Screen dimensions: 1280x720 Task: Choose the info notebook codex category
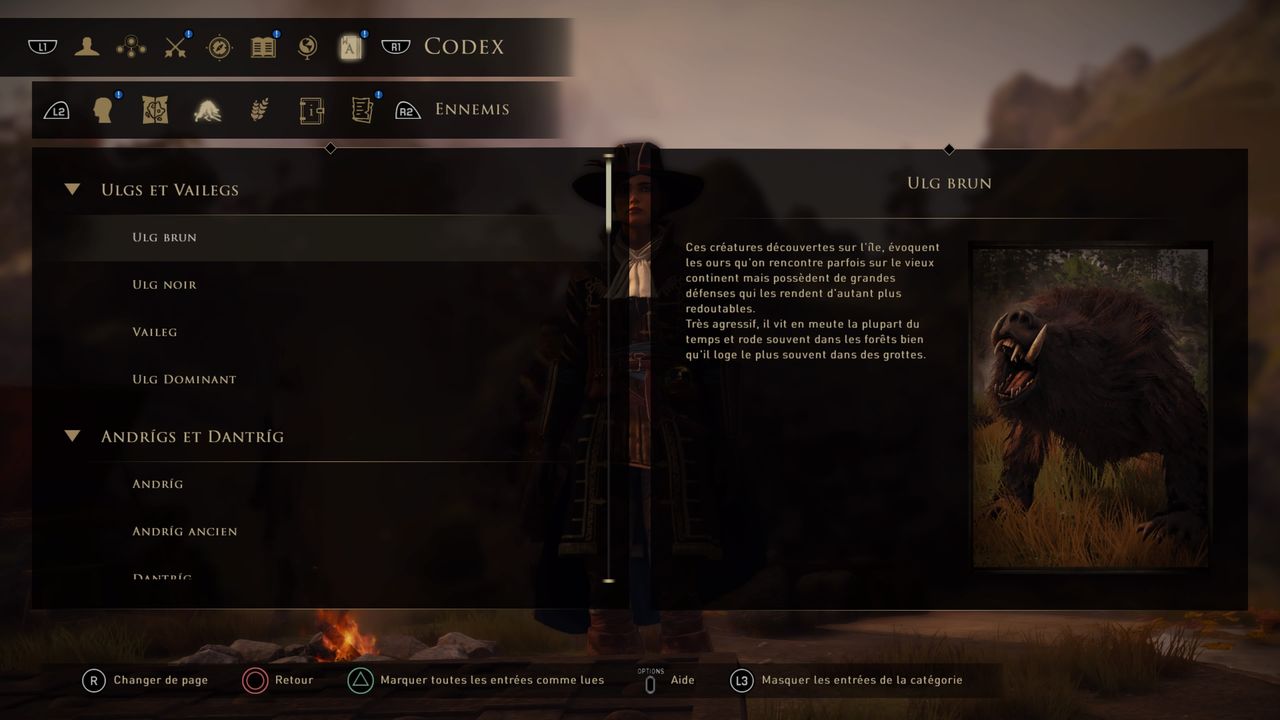pos(311,110)
